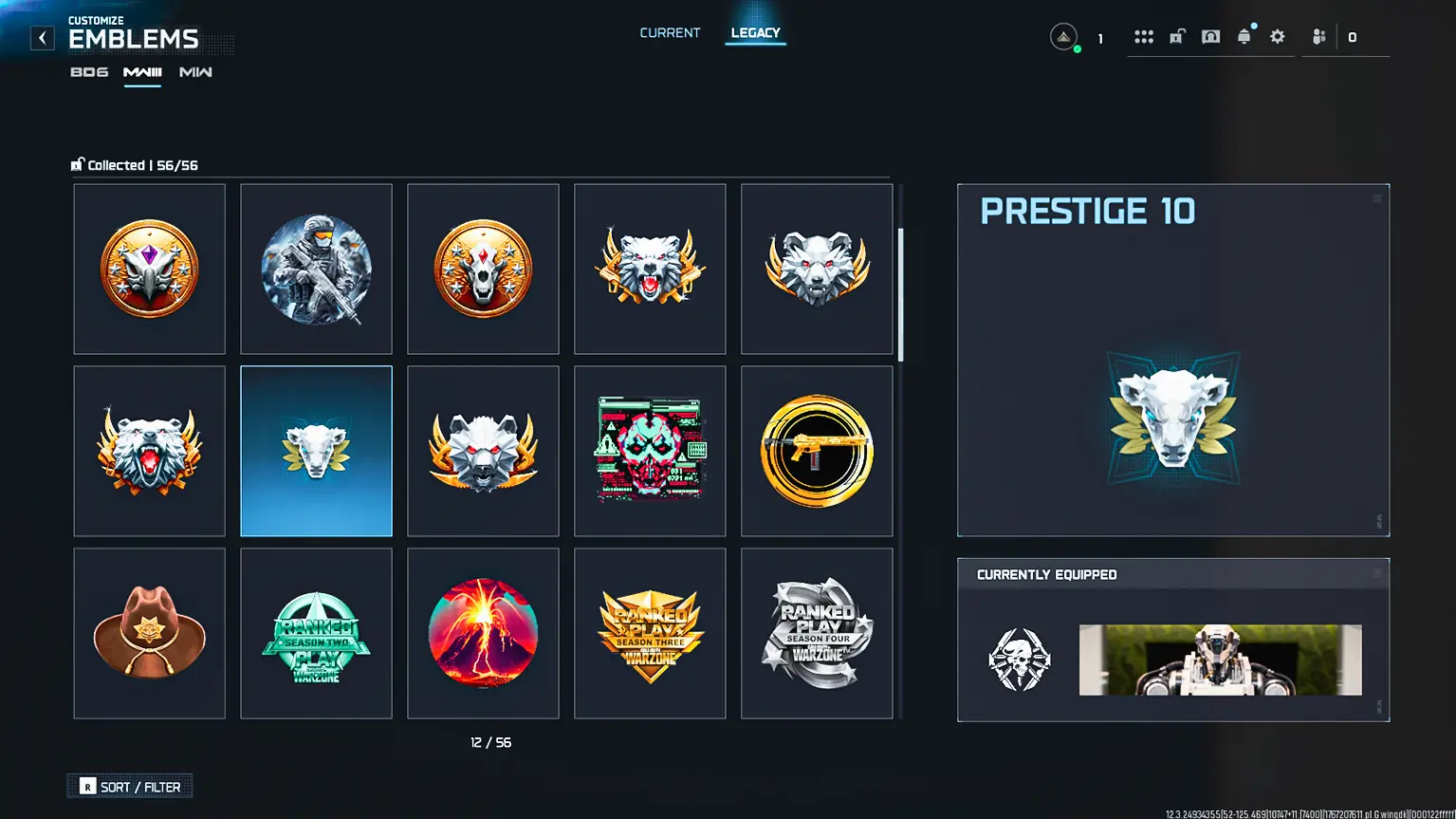Click the back arrow to exit Emblems
Viewport: 1456px width, 819px height.
42,37
